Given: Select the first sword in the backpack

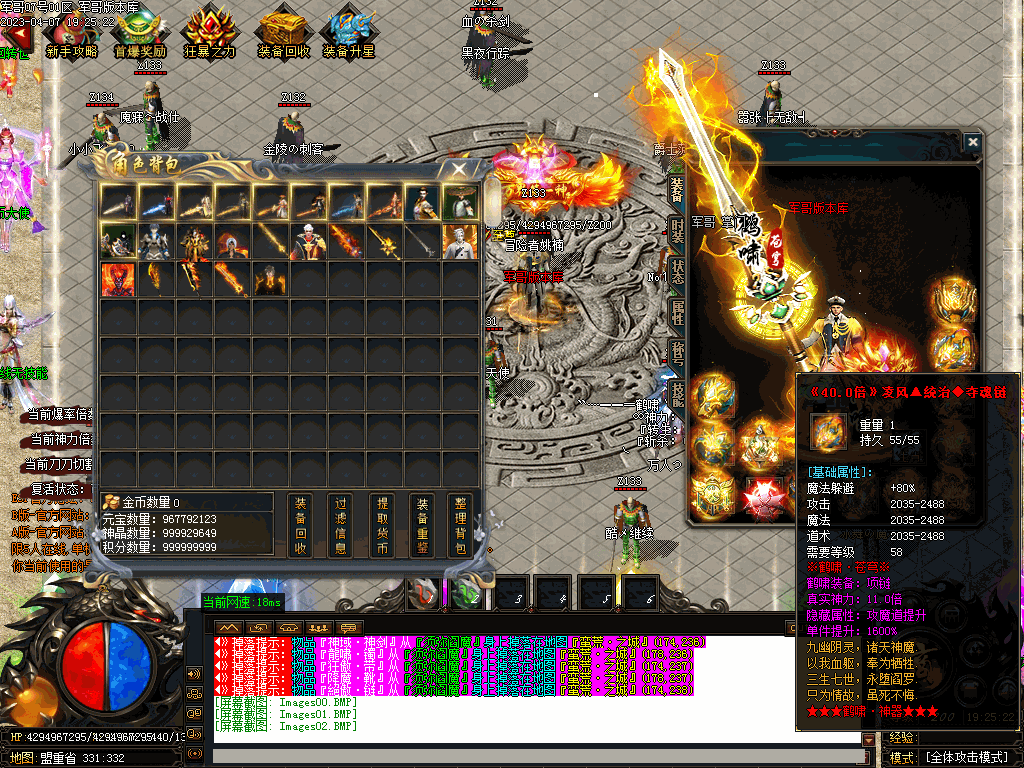Looking at the screenshot, I should [x=118, y=203].
